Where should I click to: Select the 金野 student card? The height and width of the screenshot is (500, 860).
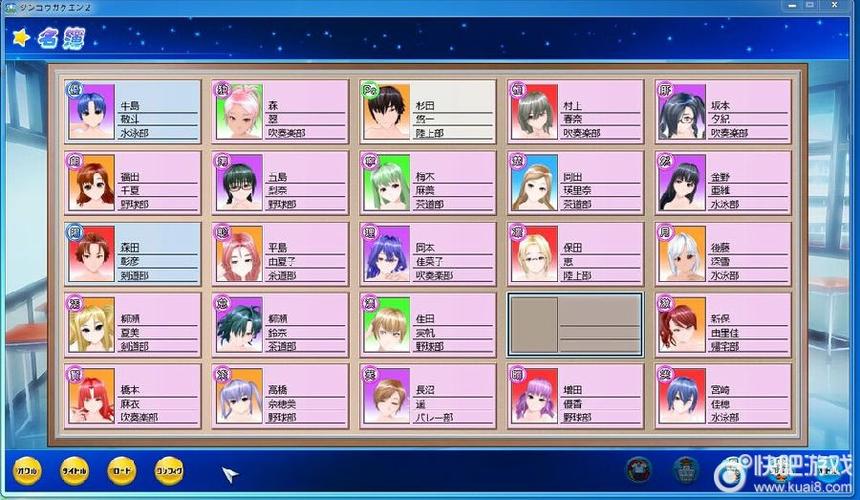tap(722, 182)
